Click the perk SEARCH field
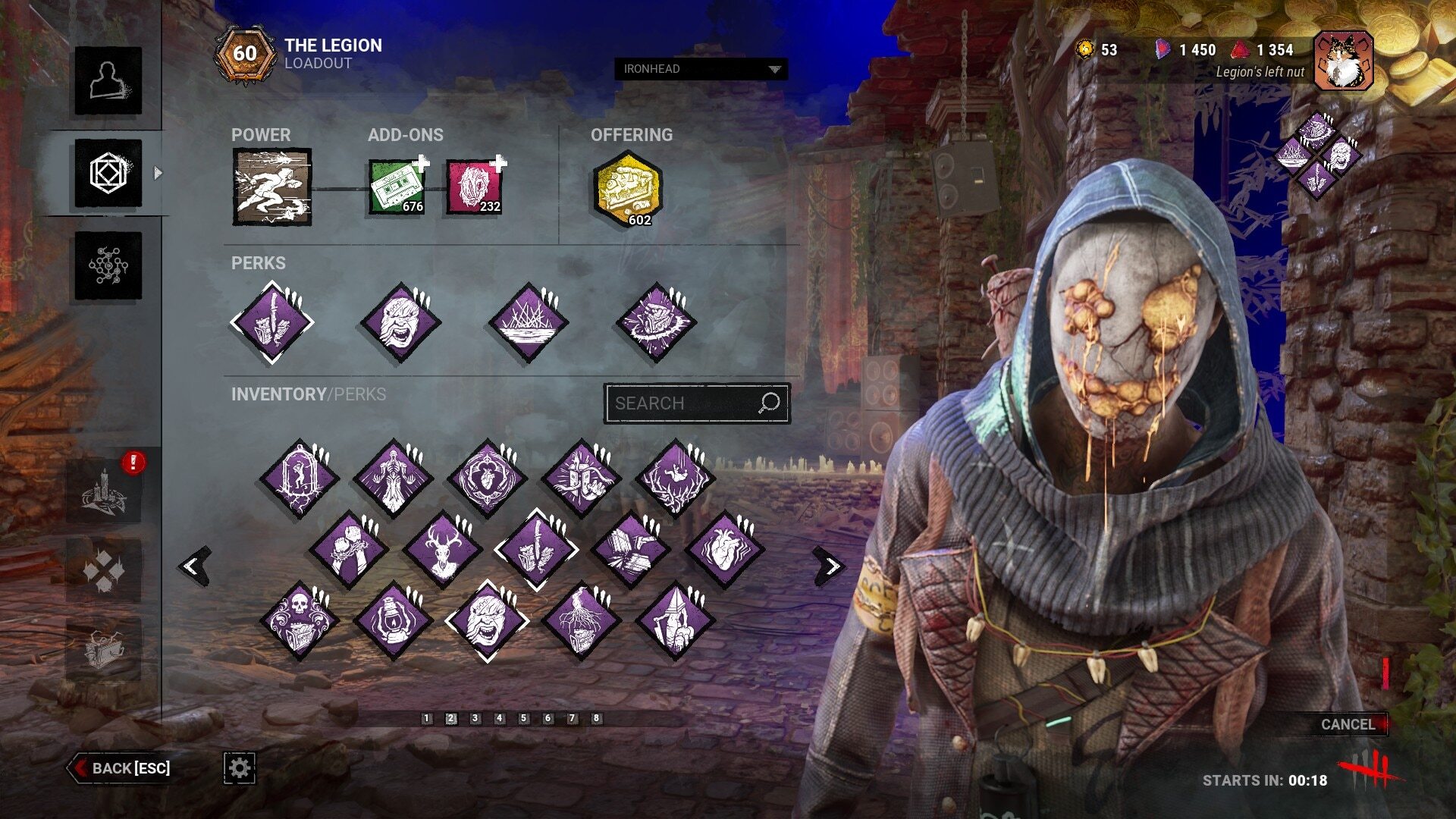 (686, 403)
